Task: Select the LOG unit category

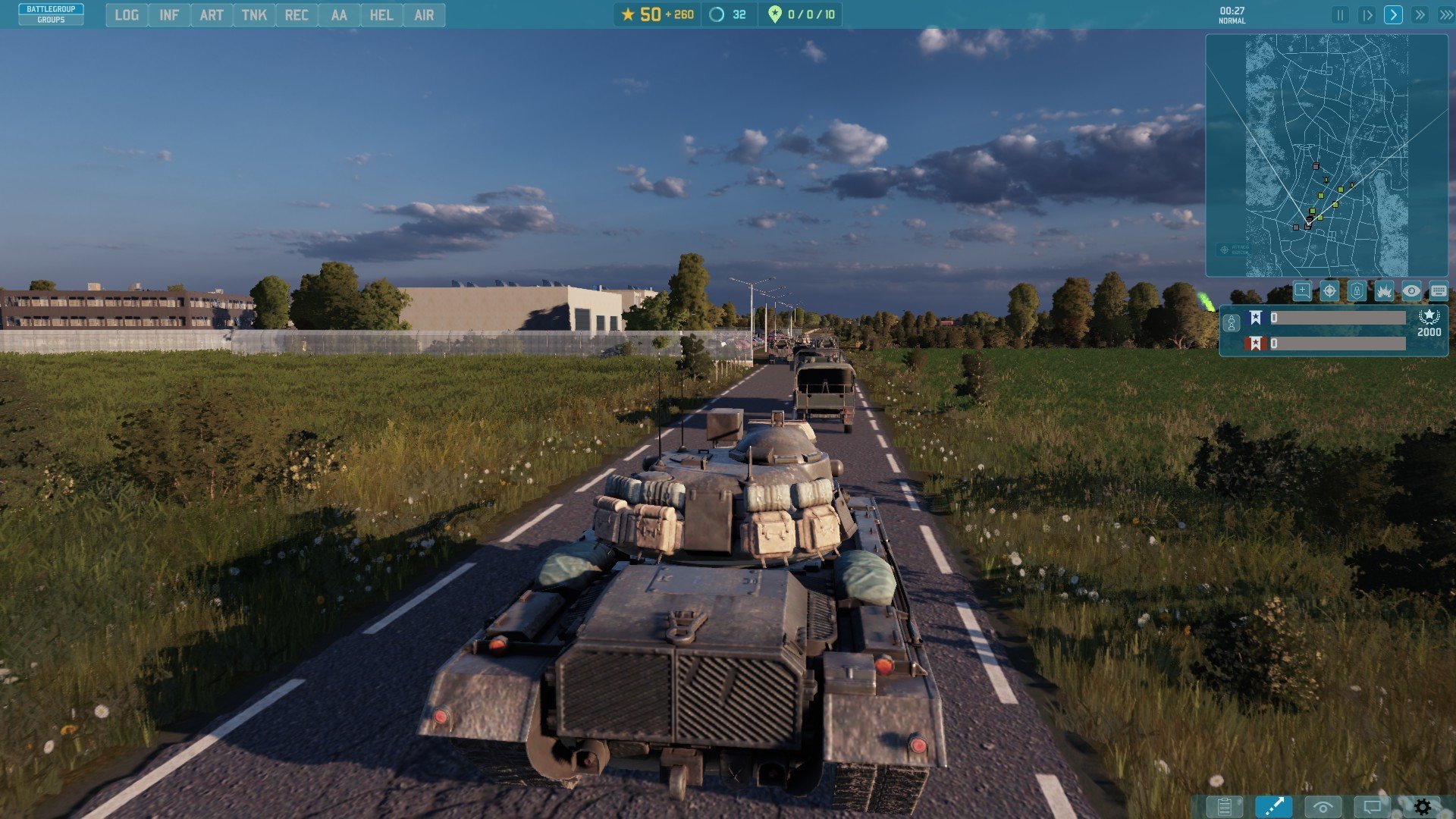Action: (x=127, y=15)
